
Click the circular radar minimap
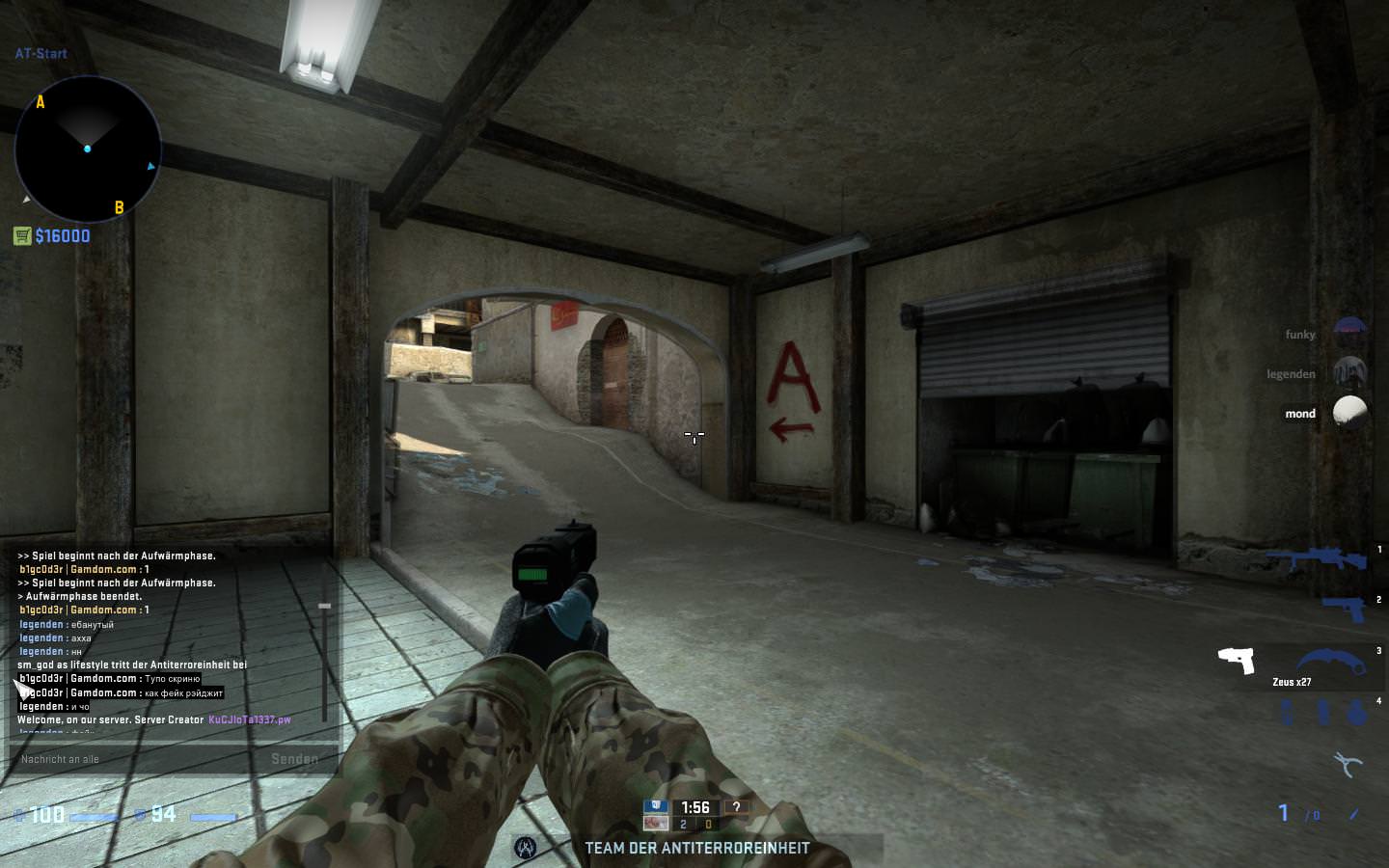88,149
